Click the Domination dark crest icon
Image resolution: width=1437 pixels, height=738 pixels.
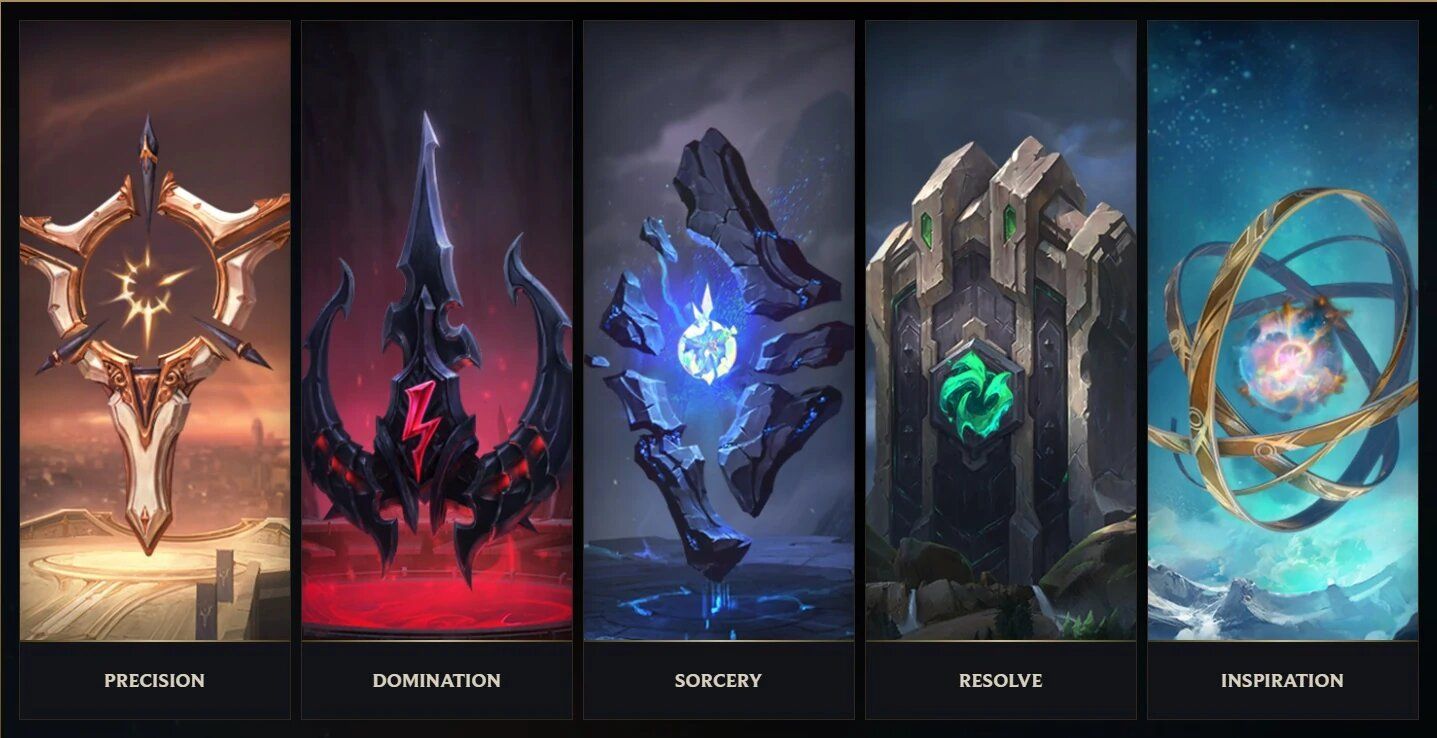437,350
